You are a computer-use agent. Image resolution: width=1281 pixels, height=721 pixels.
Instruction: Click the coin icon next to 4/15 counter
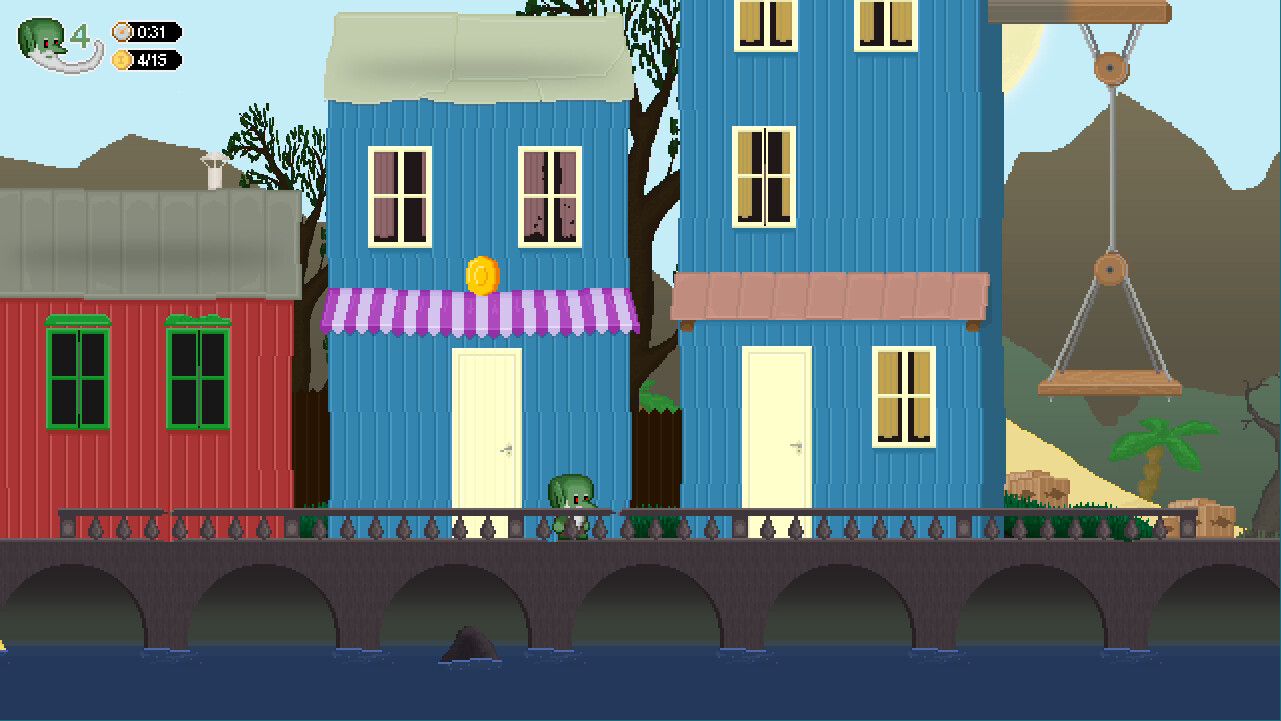[x=120, y=58]
